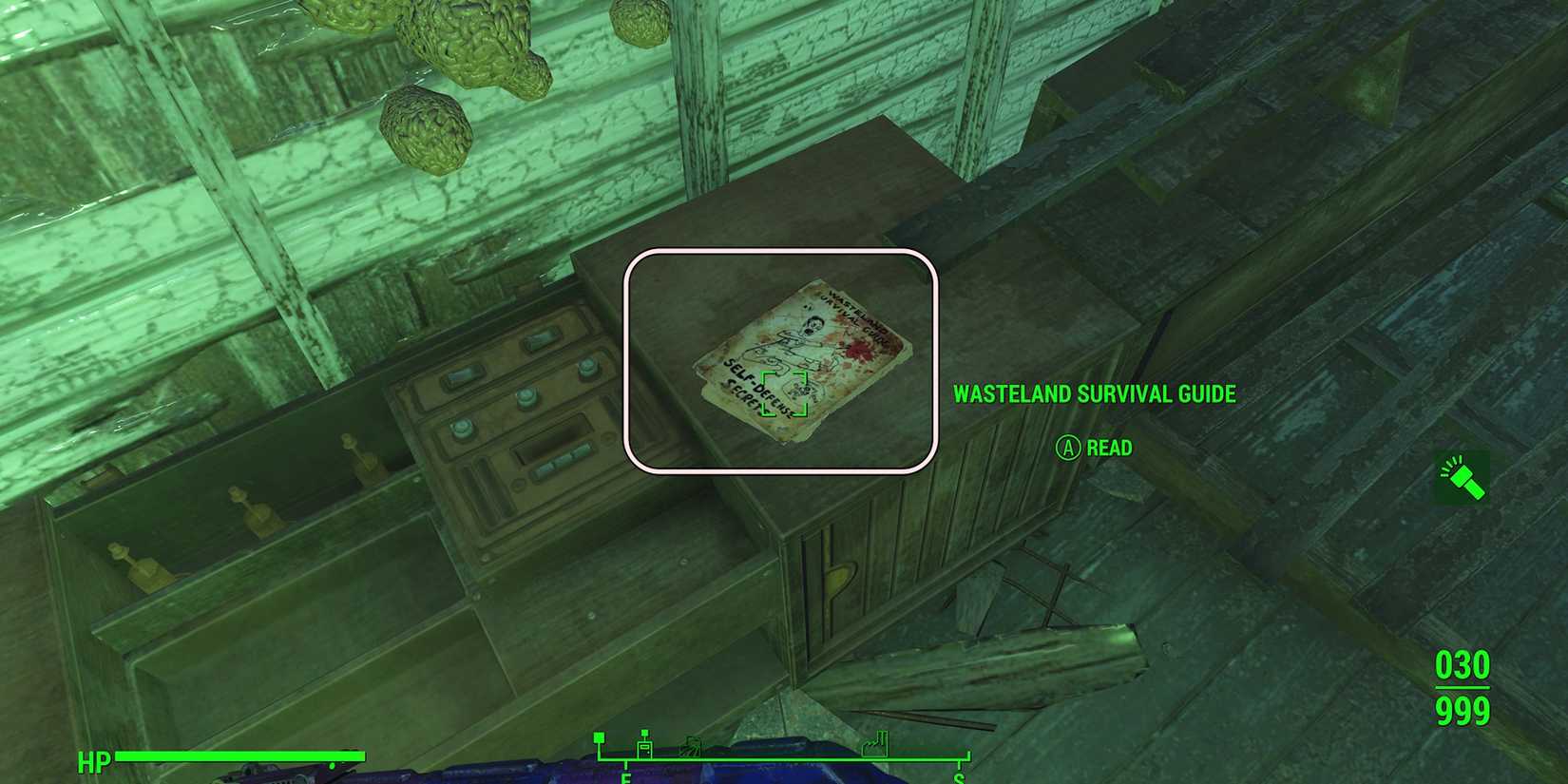This screenshot has width=1568, height=784.
Task: Click the factory location marker on the compass
Action: coord(876,746)
